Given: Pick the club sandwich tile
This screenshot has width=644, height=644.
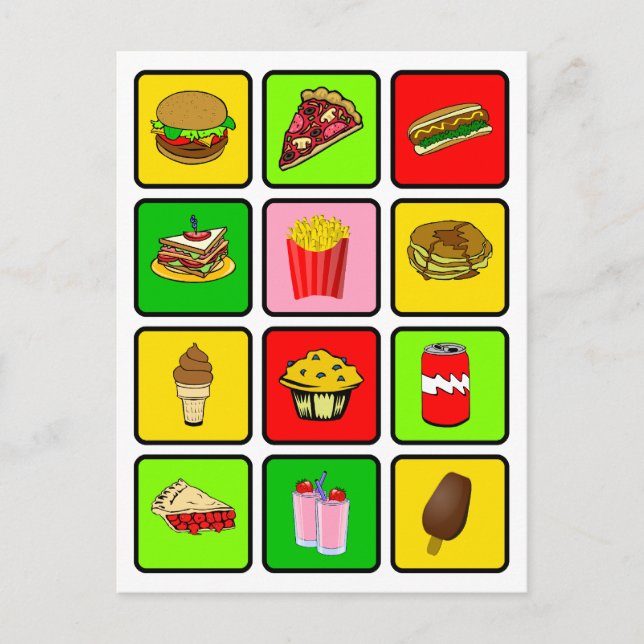Looking at the screenshot, I should [193, 257].
